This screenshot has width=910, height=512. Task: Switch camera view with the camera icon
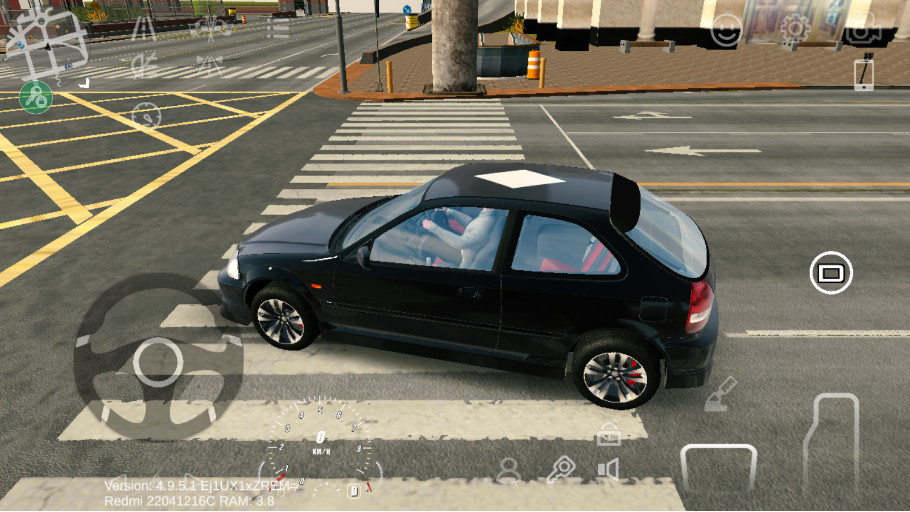[861, 29]
